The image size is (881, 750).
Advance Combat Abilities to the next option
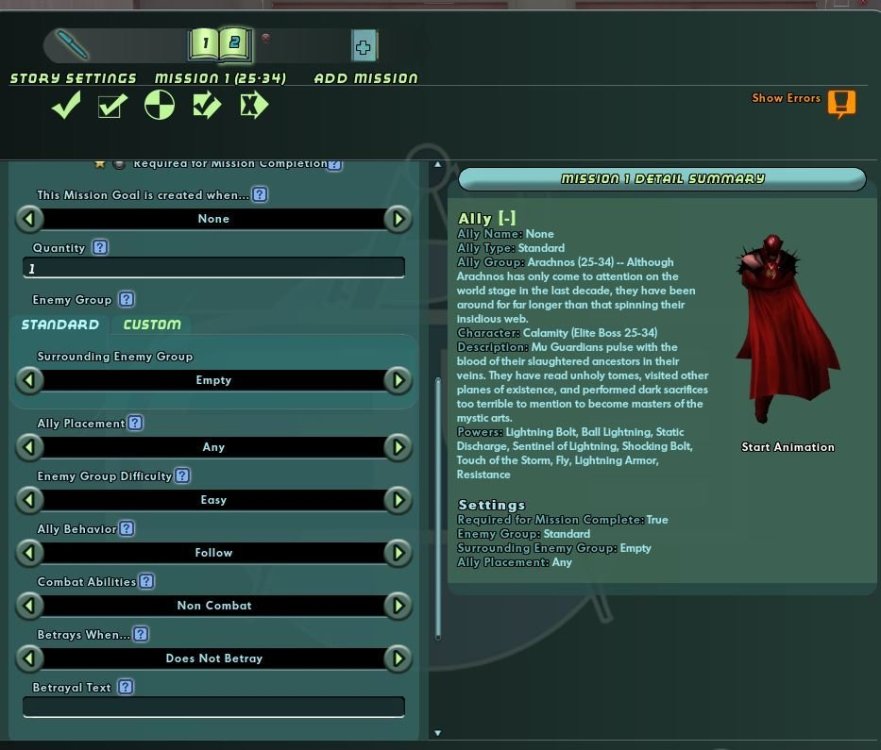pyautogui.click(x=398, y=606)
